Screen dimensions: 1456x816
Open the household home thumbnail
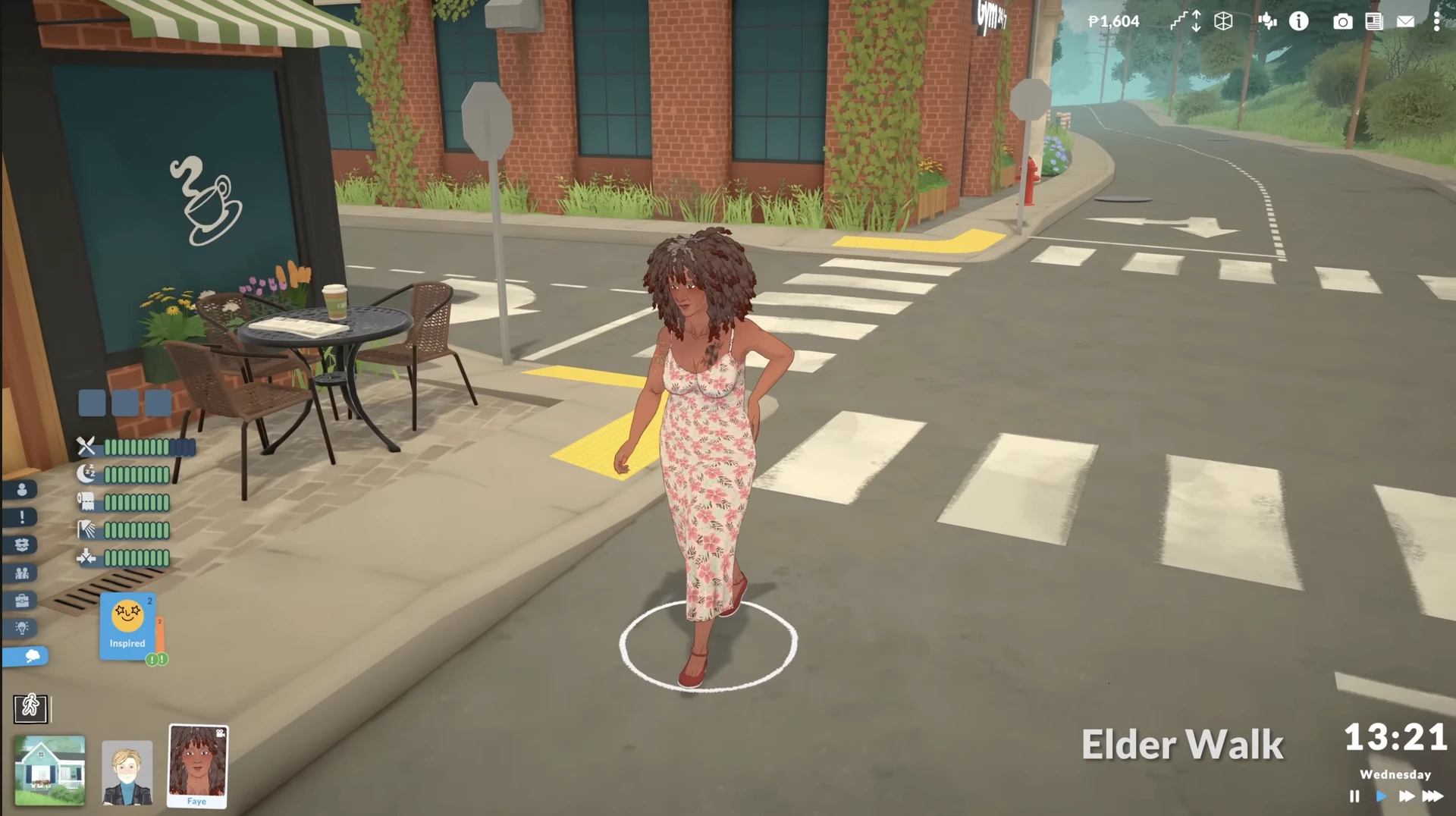tap(50, 770)
